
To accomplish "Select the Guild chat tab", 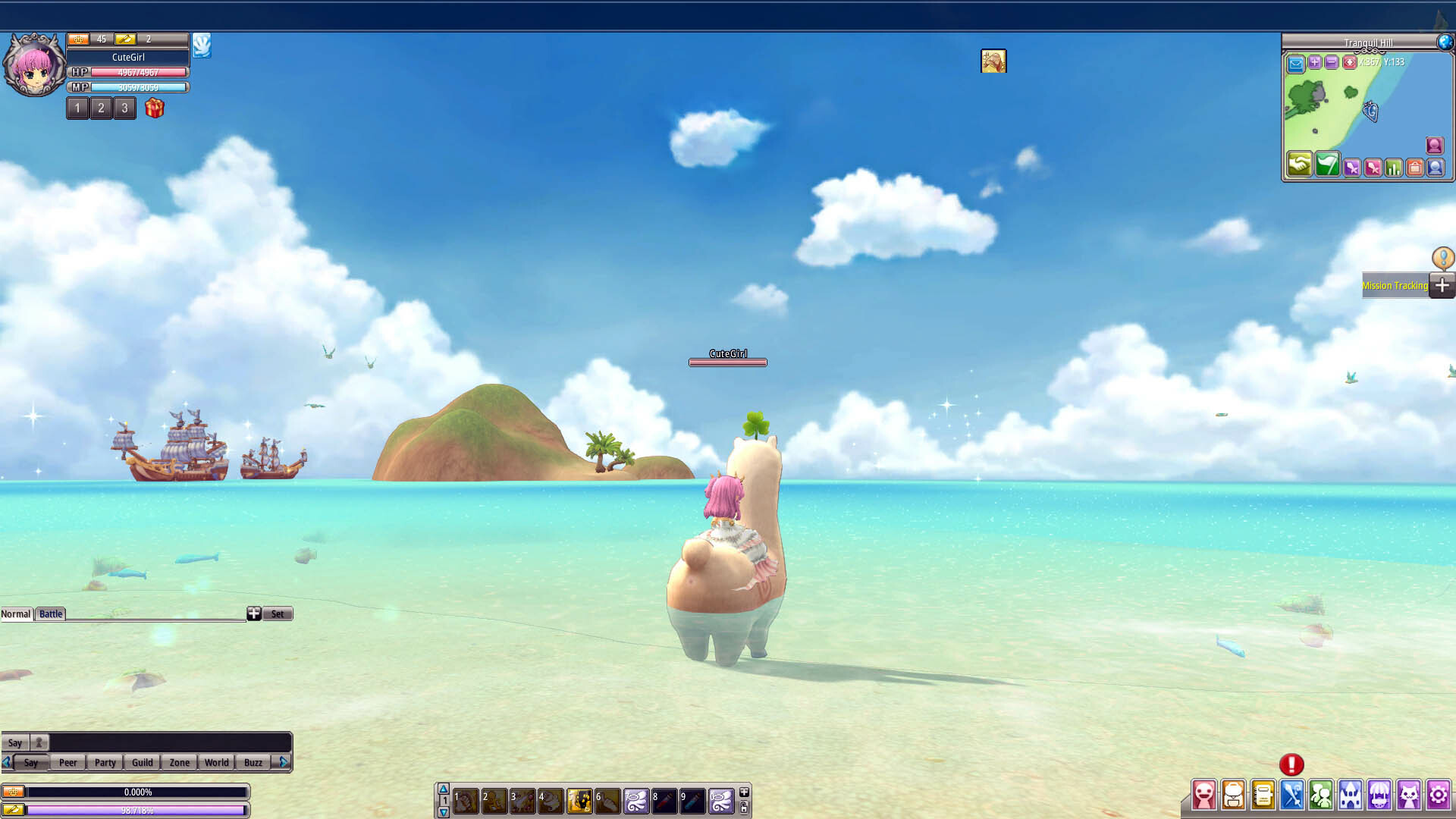I will point(142,762).
